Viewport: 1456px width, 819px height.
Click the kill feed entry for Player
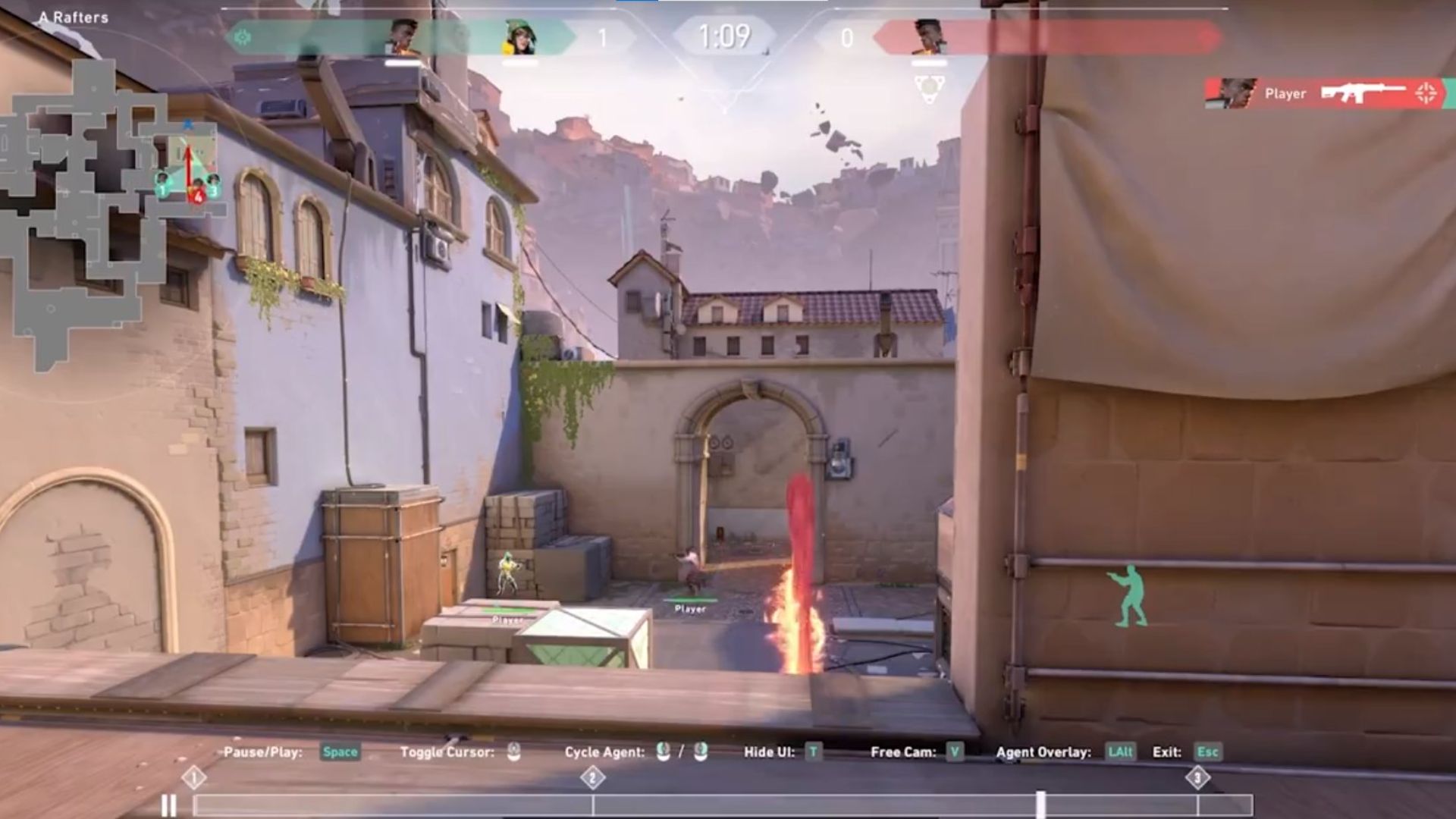pyautogui.click(x=1327, y=94)
